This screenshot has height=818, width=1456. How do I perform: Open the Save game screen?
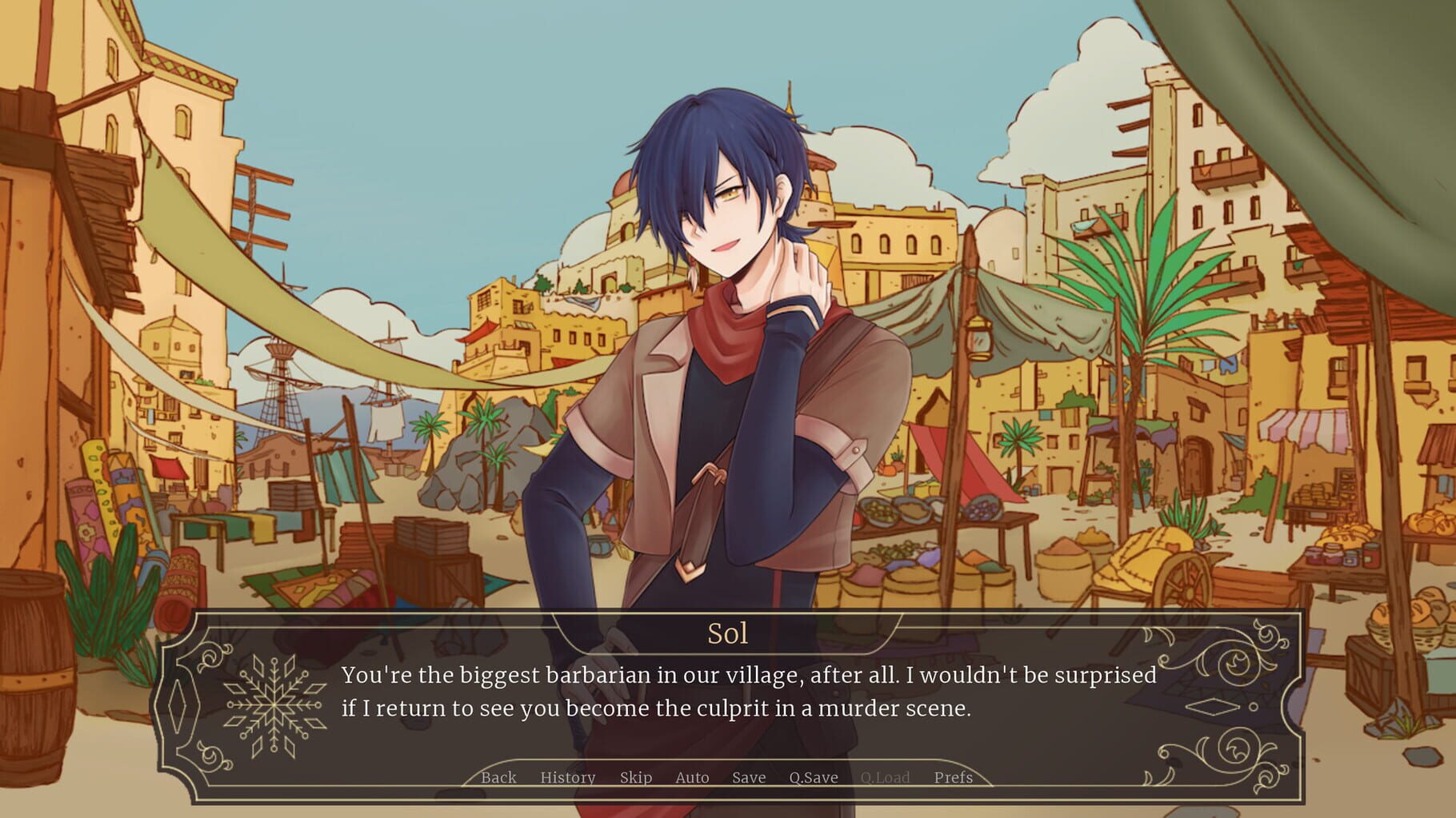(x=749, y=777)
